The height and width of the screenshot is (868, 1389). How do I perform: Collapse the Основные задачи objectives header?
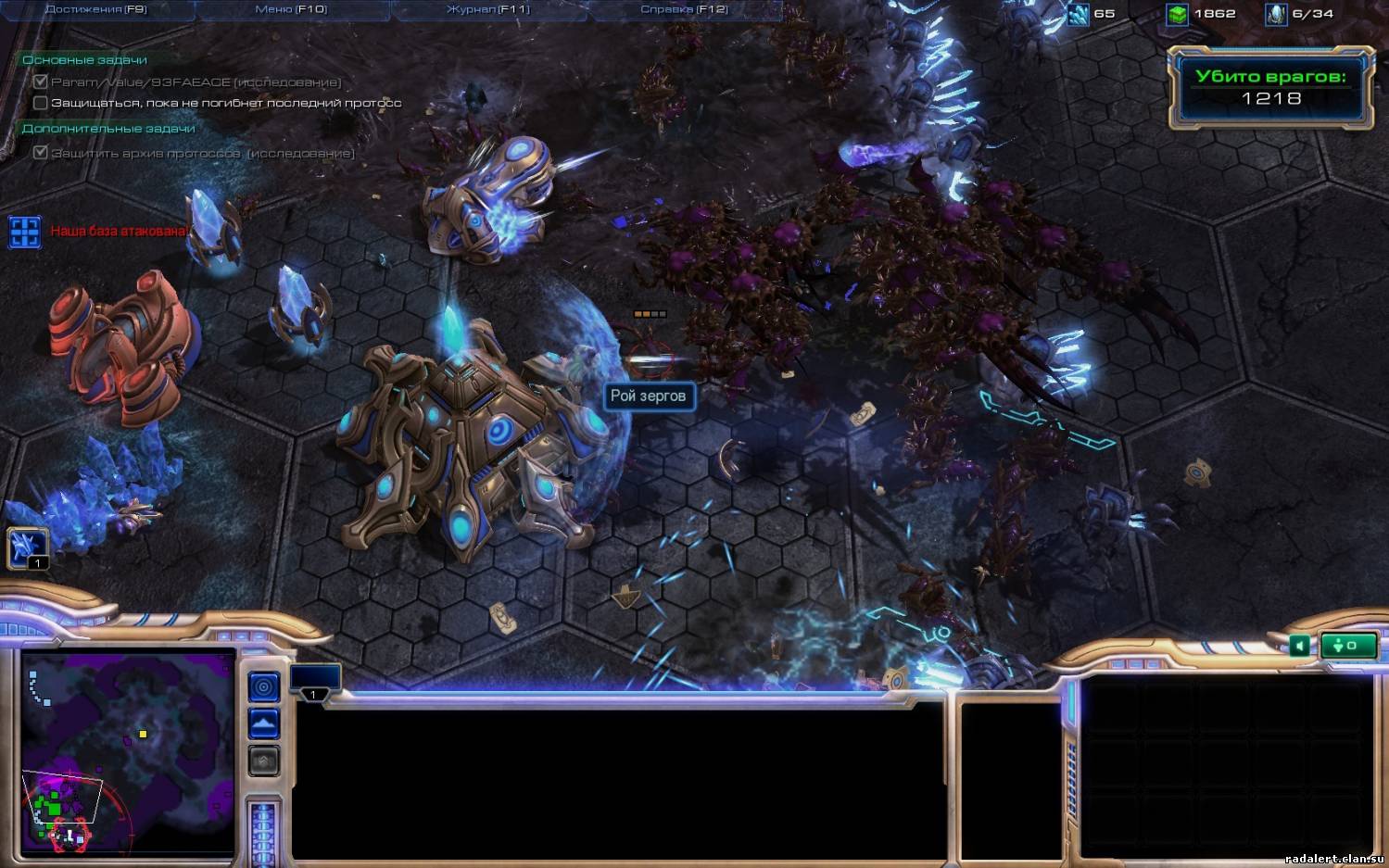(x=84, y=60)
